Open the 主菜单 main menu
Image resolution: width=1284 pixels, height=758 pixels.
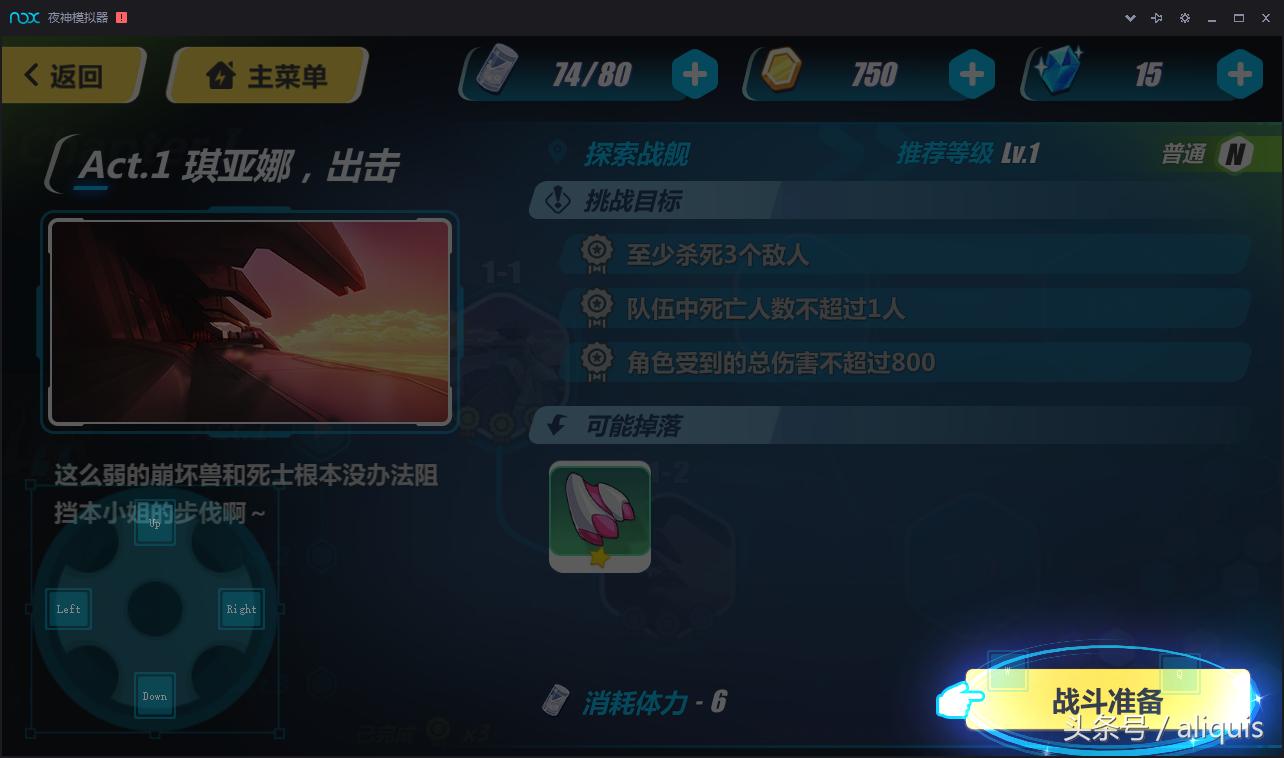pyautogui.click(x=266, y=74)
